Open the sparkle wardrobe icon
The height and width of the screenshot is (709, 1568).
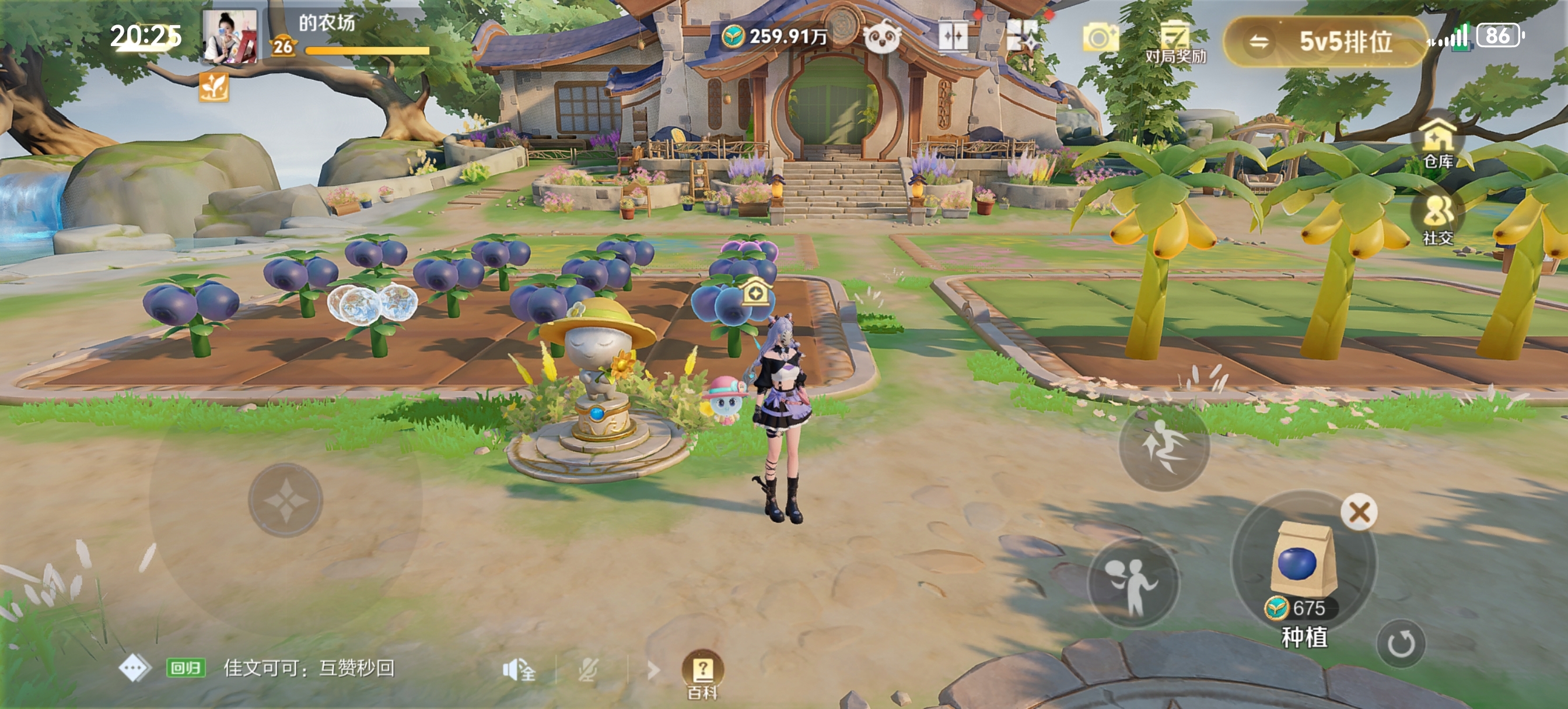pos(953,38)
